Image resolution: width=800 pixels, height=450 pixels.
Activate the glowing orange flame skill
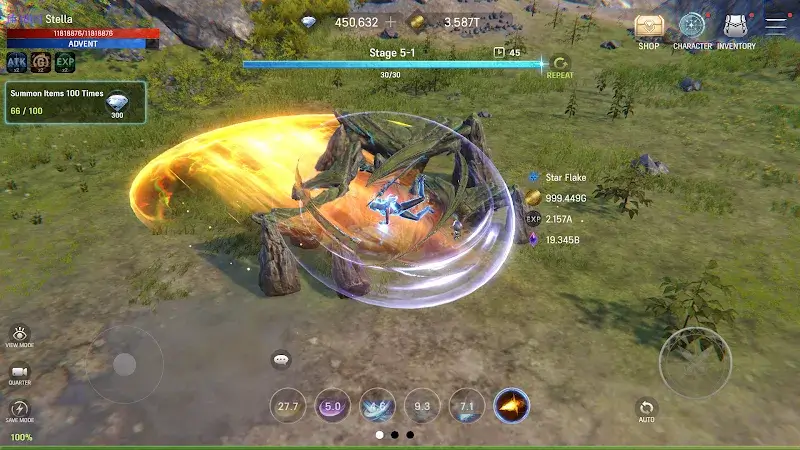512,406
